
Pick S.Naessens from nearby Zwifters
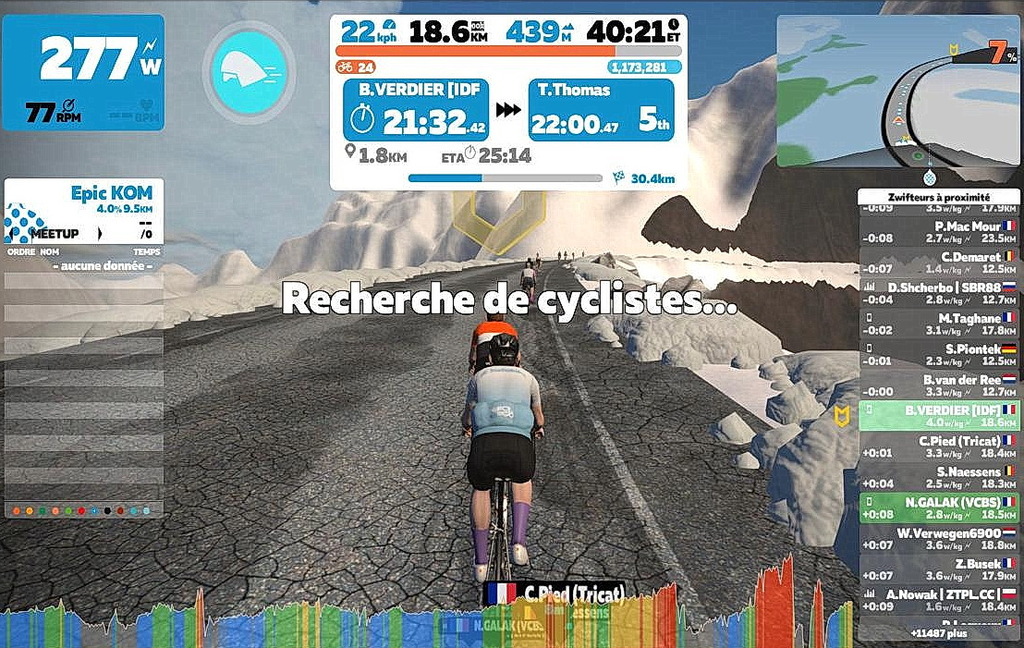pos(937,477)
